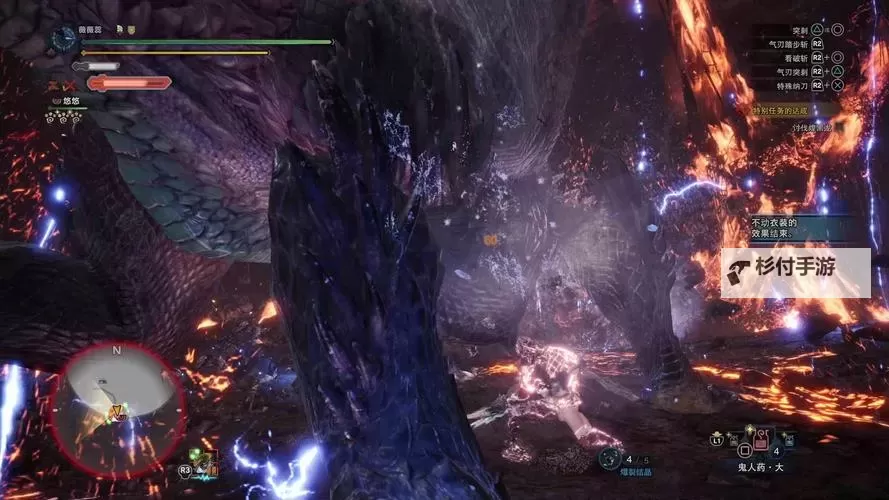The width and height of the screenshot is (889, 500).
Task: Click the quest timer clock icon
Action: click(x=64, y=37)
